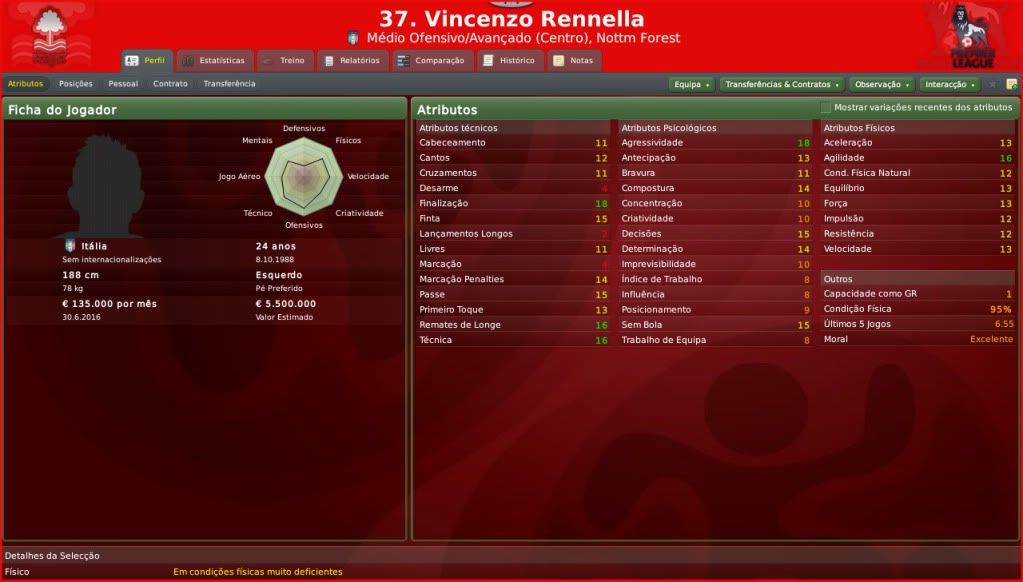This screenshot has height=582, width=1023.
Task: Select the Perfil tab
Action: pos(146,61)
